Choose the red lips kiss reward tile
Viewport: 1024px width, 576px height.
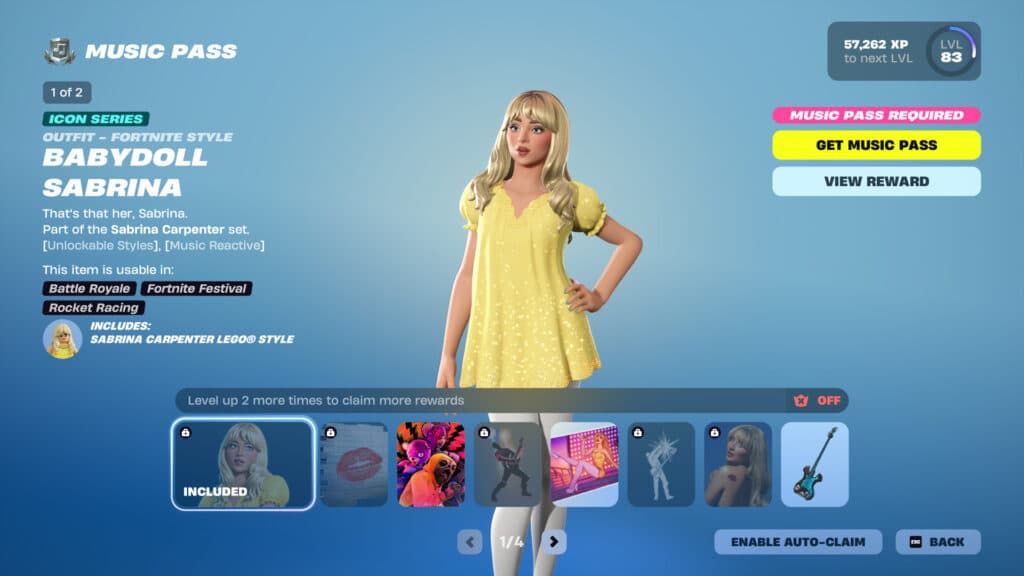point(354,464)
